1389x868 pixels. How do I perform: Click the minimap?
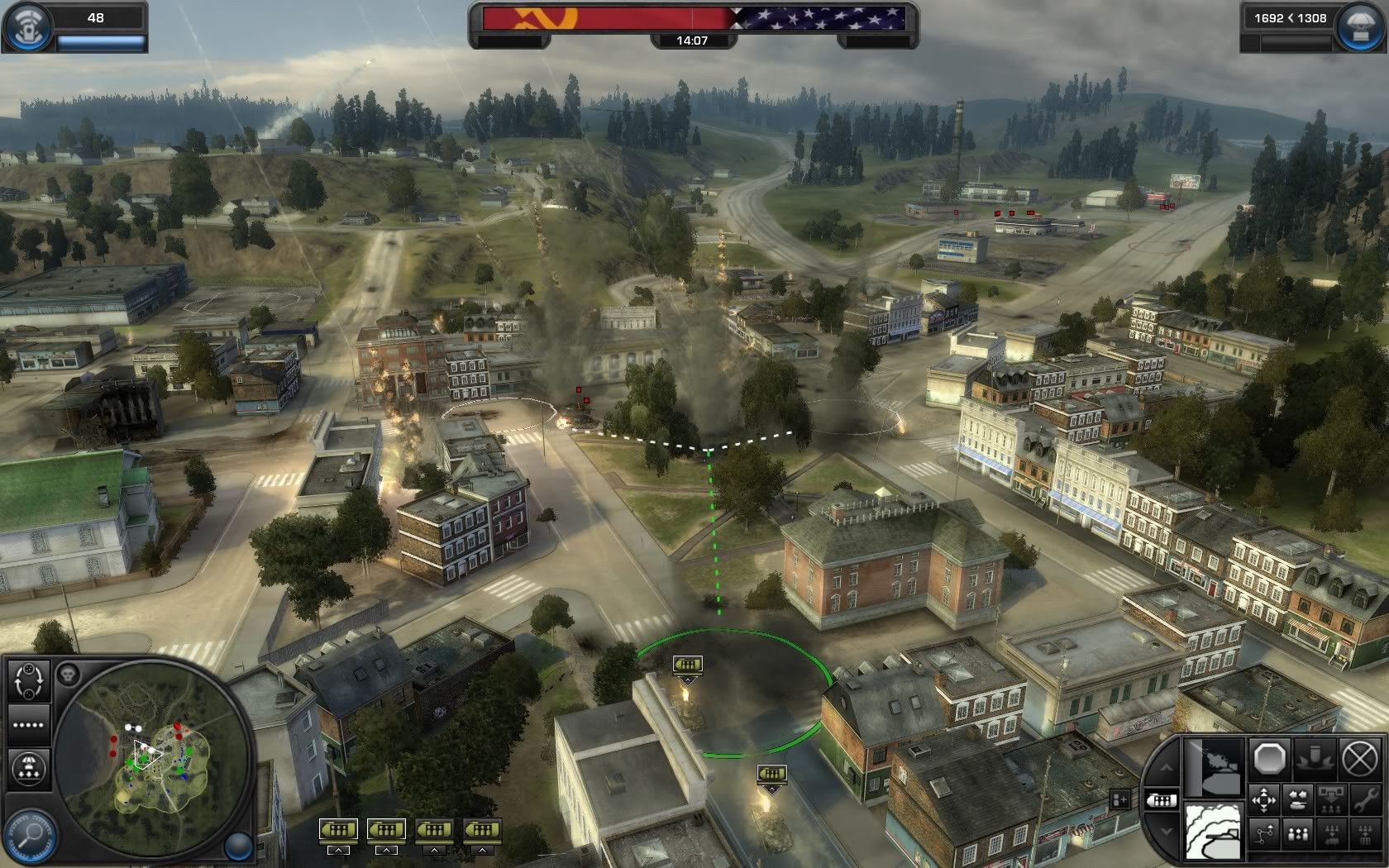tap(155, 757)
